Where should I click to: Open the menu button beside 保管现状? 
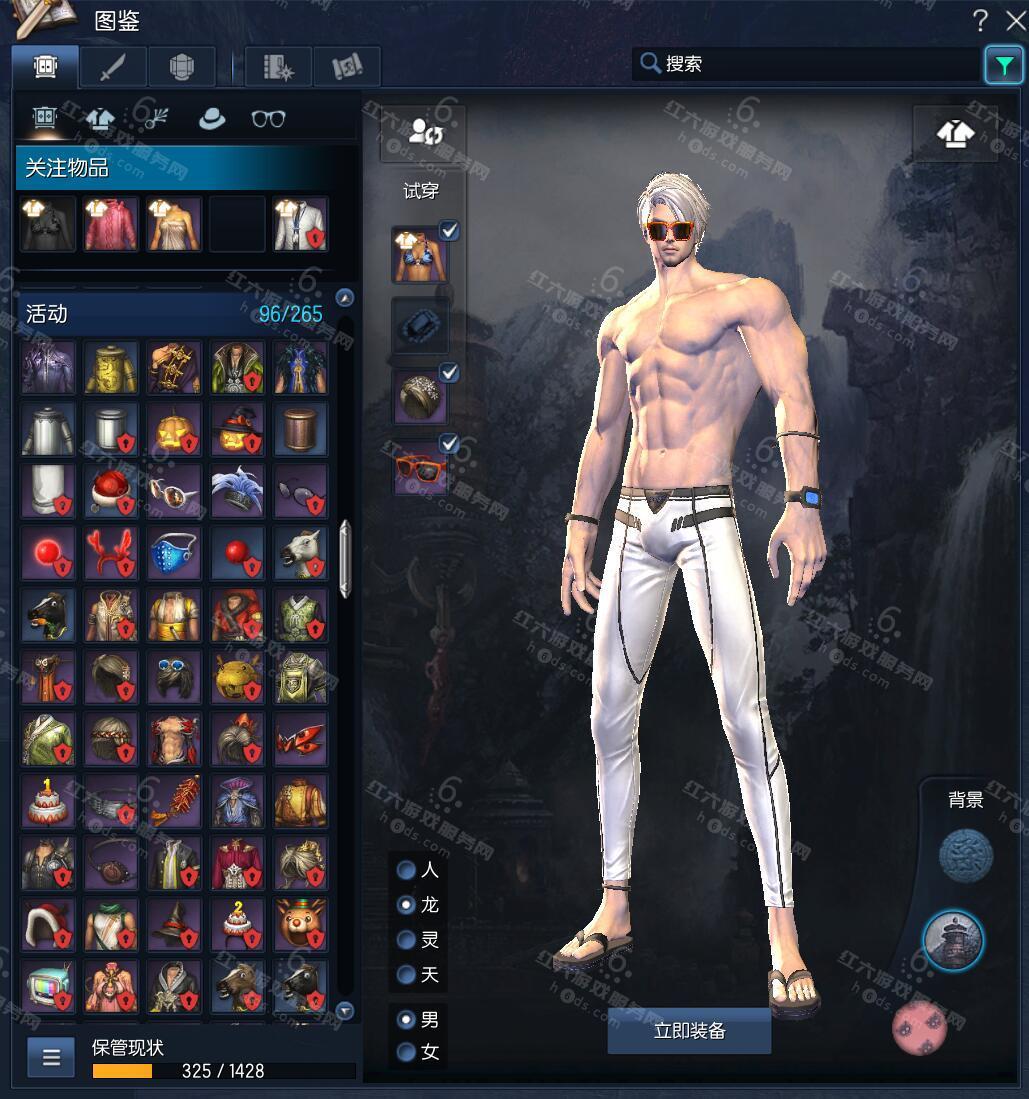pyautogui.click(x=51, y=1056)
